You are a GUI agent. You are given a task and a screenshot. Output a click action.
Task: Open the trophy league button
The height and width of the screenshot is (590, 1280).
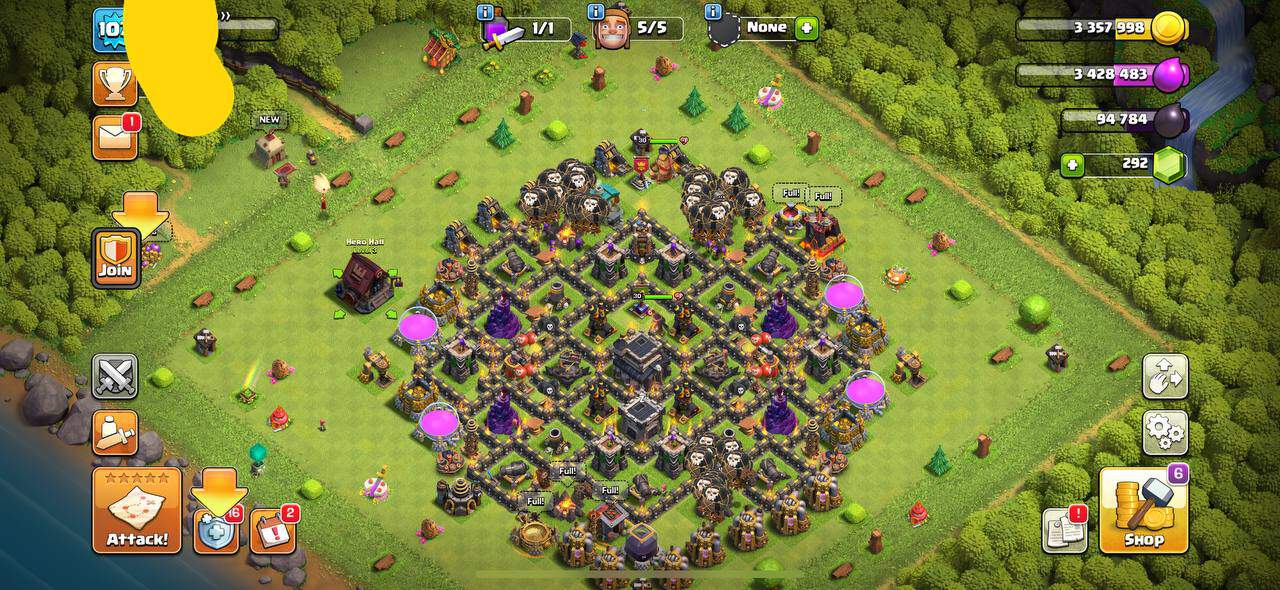click(114, 84)
